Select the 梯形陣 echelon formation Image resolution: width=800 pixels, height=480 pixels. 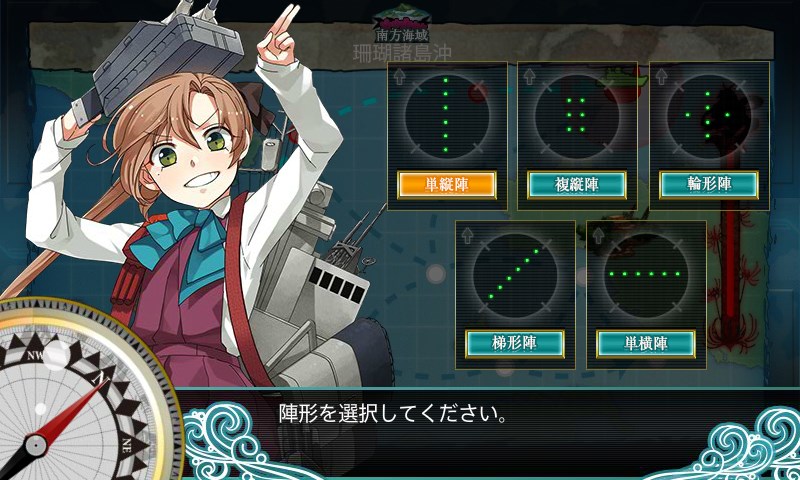point(515,343)
